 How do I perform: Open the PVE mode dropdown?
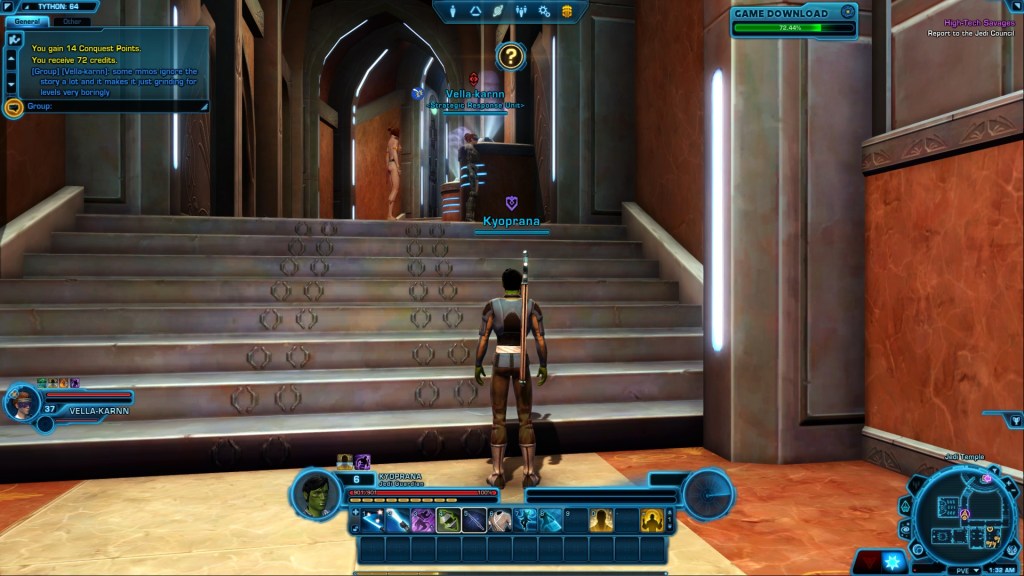point(965,569)
